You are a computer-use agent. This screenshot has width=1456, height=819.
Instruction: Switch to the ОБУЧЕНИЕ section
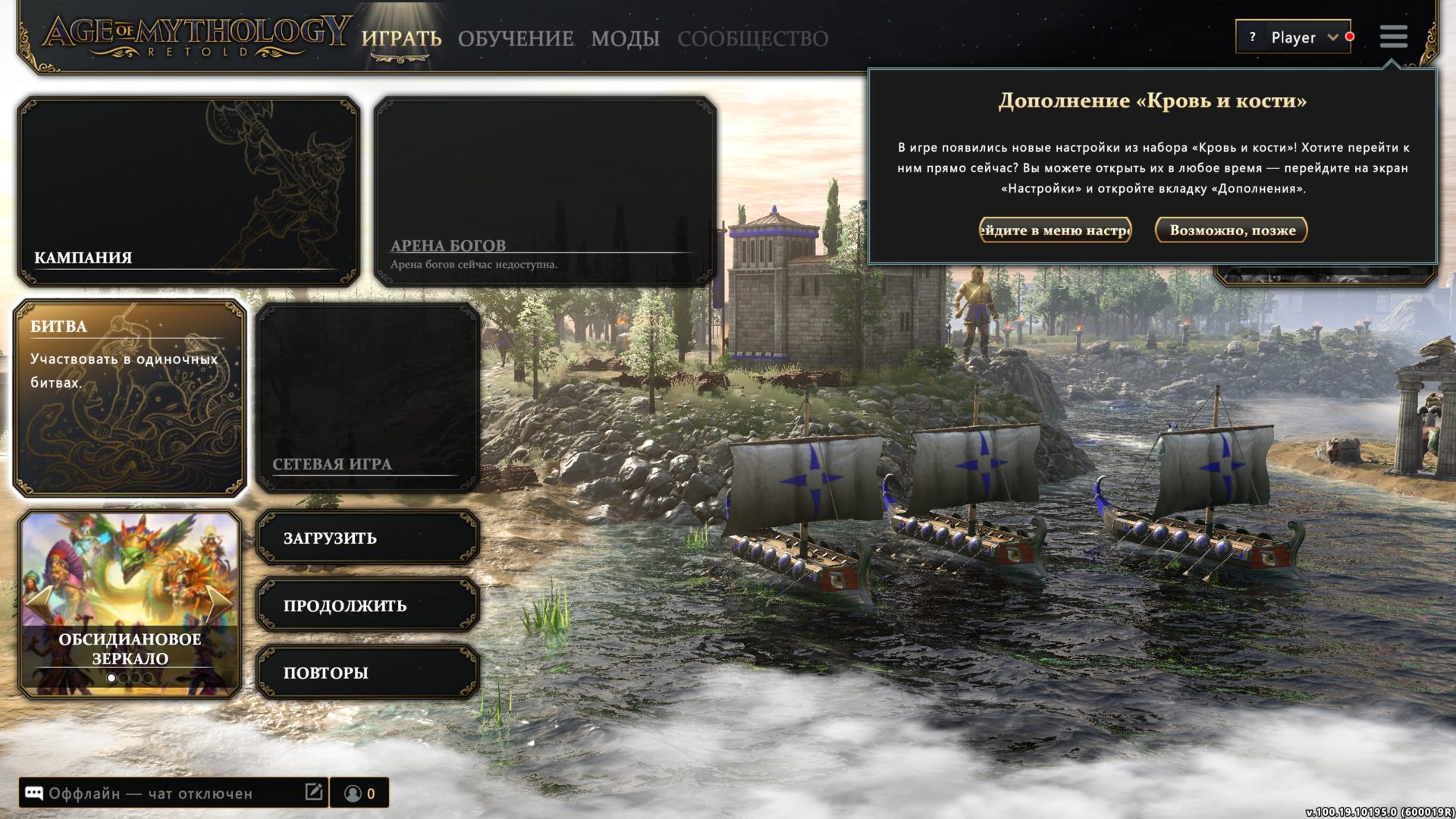click(x=515, y=38)
